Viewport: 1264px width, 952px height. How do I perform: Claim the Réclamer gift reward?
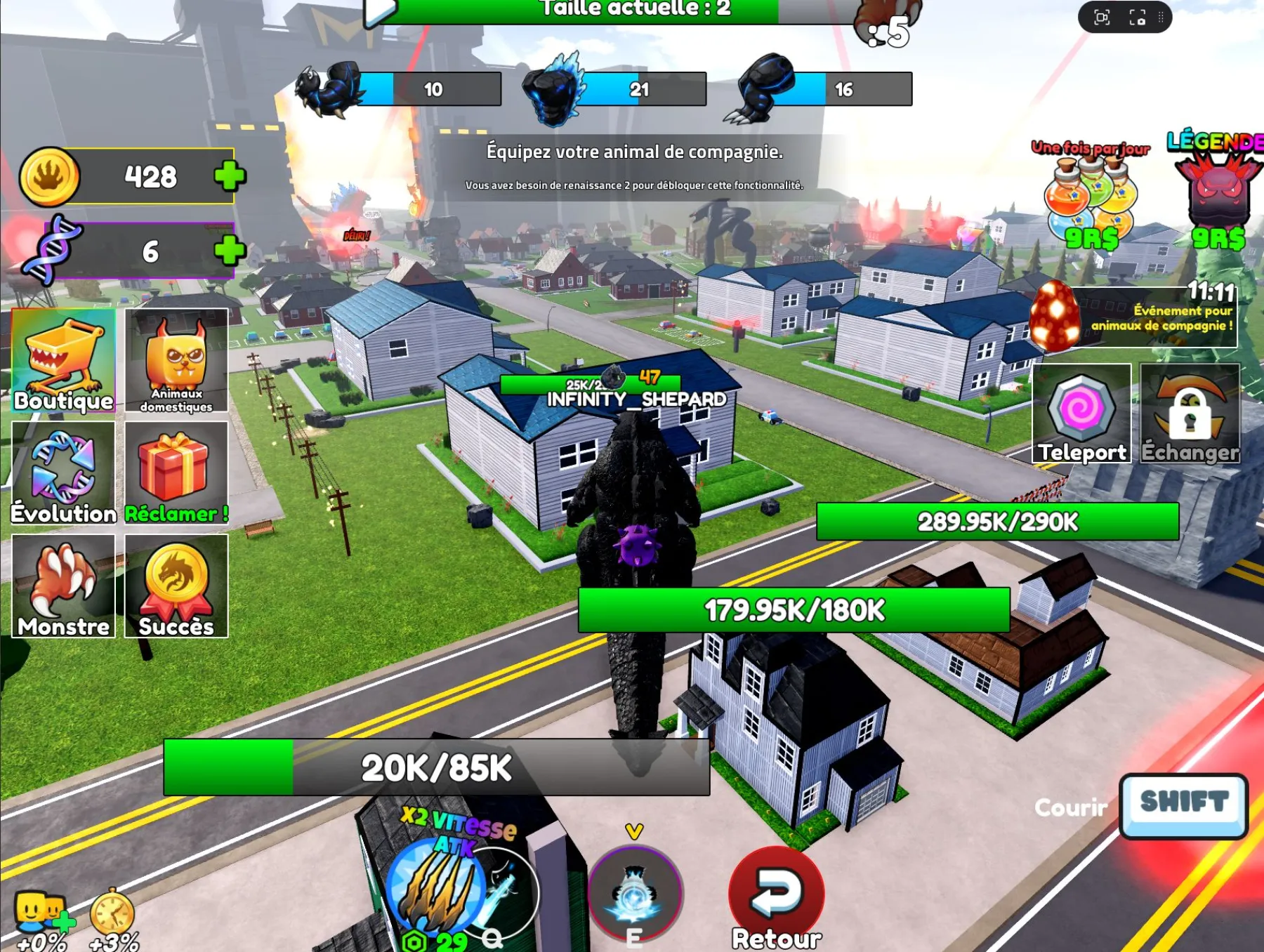coord(176,470)
